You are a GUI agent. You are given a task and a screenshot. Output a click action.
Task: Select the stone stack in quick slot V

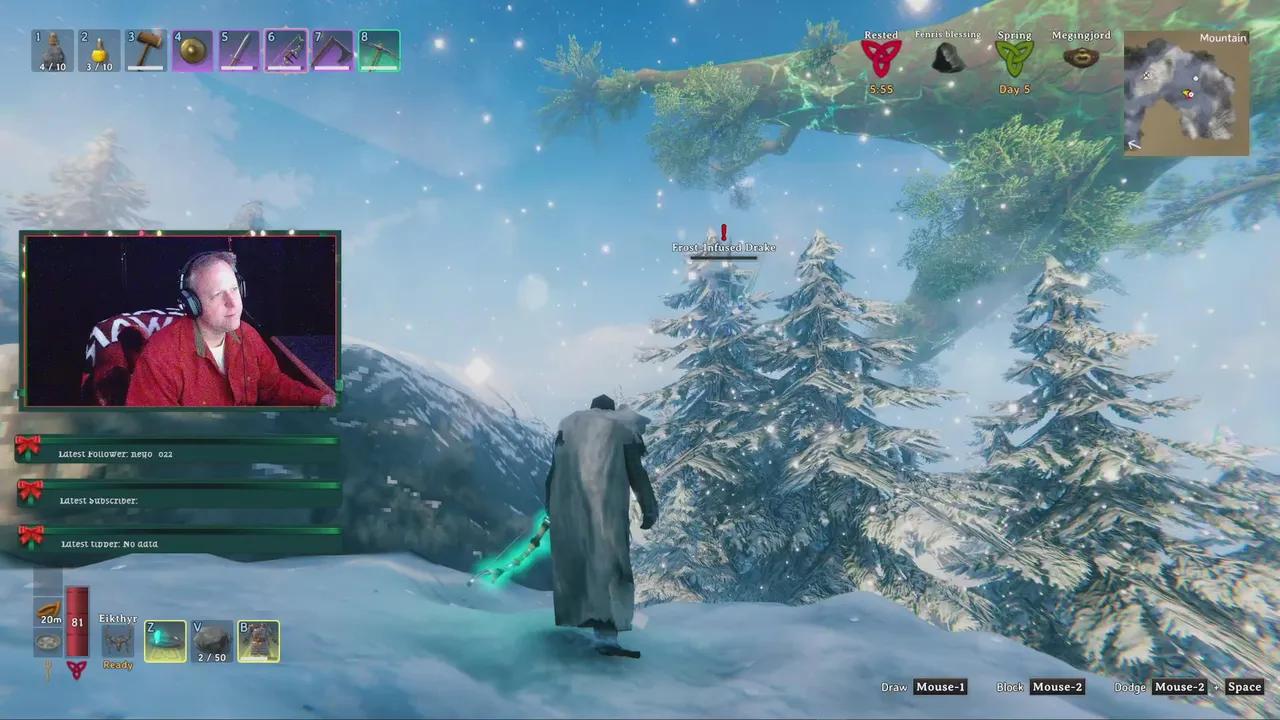tap(212, 642)
